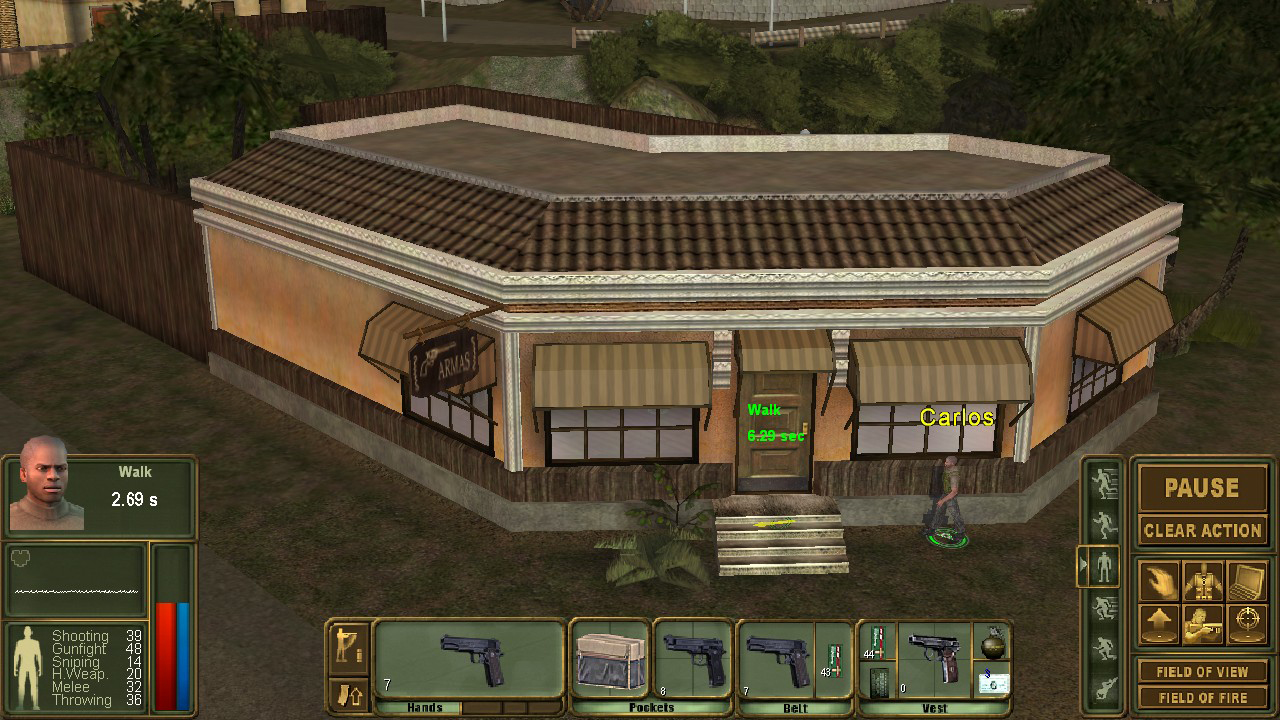Pause the game with the PAUSE button

[1202, 488]
